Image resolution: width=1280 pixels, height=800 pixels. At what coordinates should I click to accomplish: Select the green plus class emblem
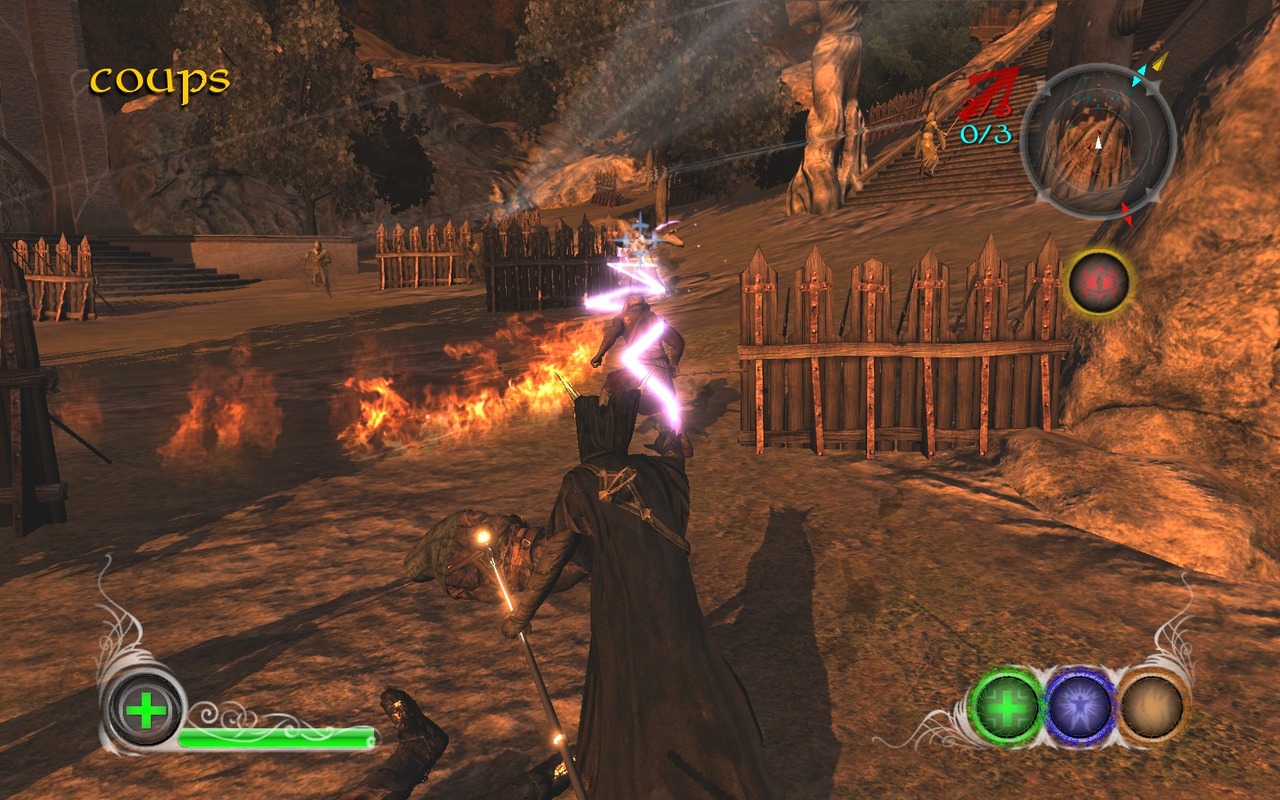pos(146,710)
